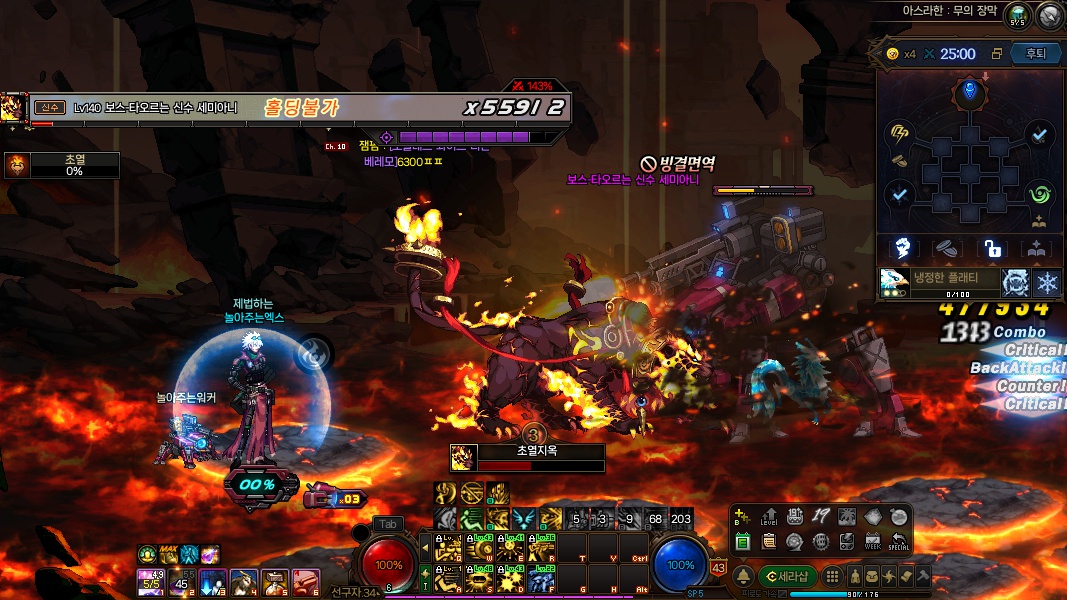This screenshot has height=600, width=1067.
Task: Use the consumable in quick slot 6
Action: 306,580
